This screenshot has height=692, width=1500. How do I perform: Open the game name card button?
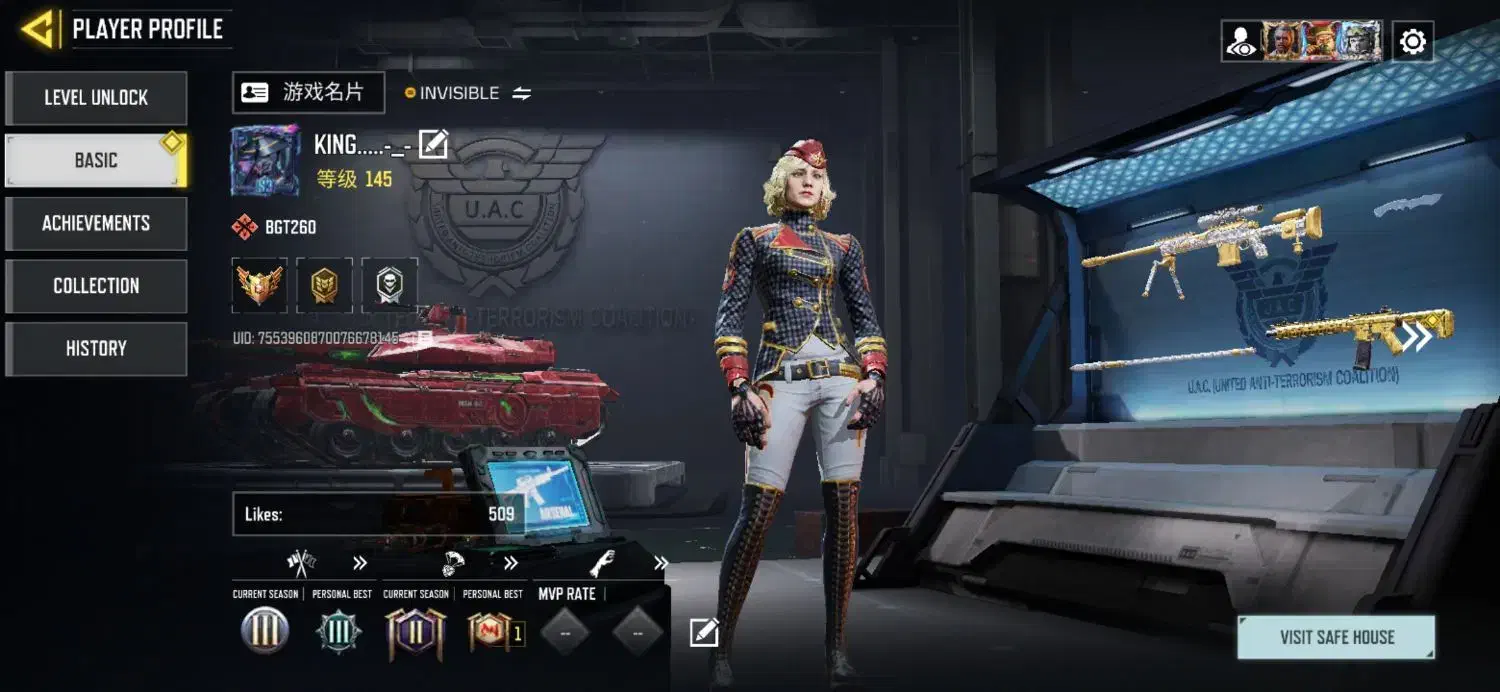pyautogui.click(x=308, y=93)
